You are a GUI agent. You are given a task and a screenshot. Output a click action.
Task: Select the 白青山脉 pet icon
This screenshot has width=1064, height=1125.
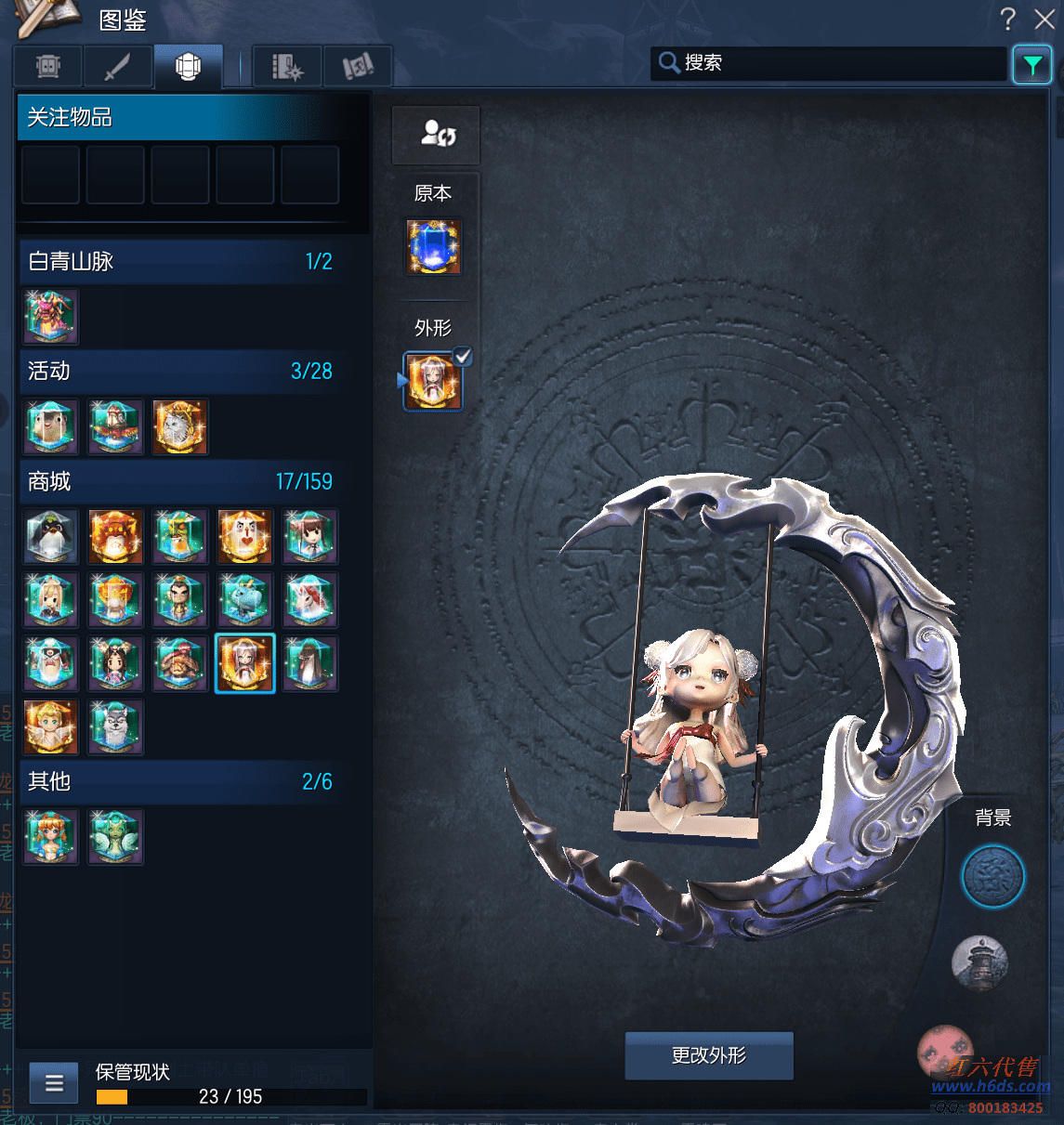click(51, 316)
